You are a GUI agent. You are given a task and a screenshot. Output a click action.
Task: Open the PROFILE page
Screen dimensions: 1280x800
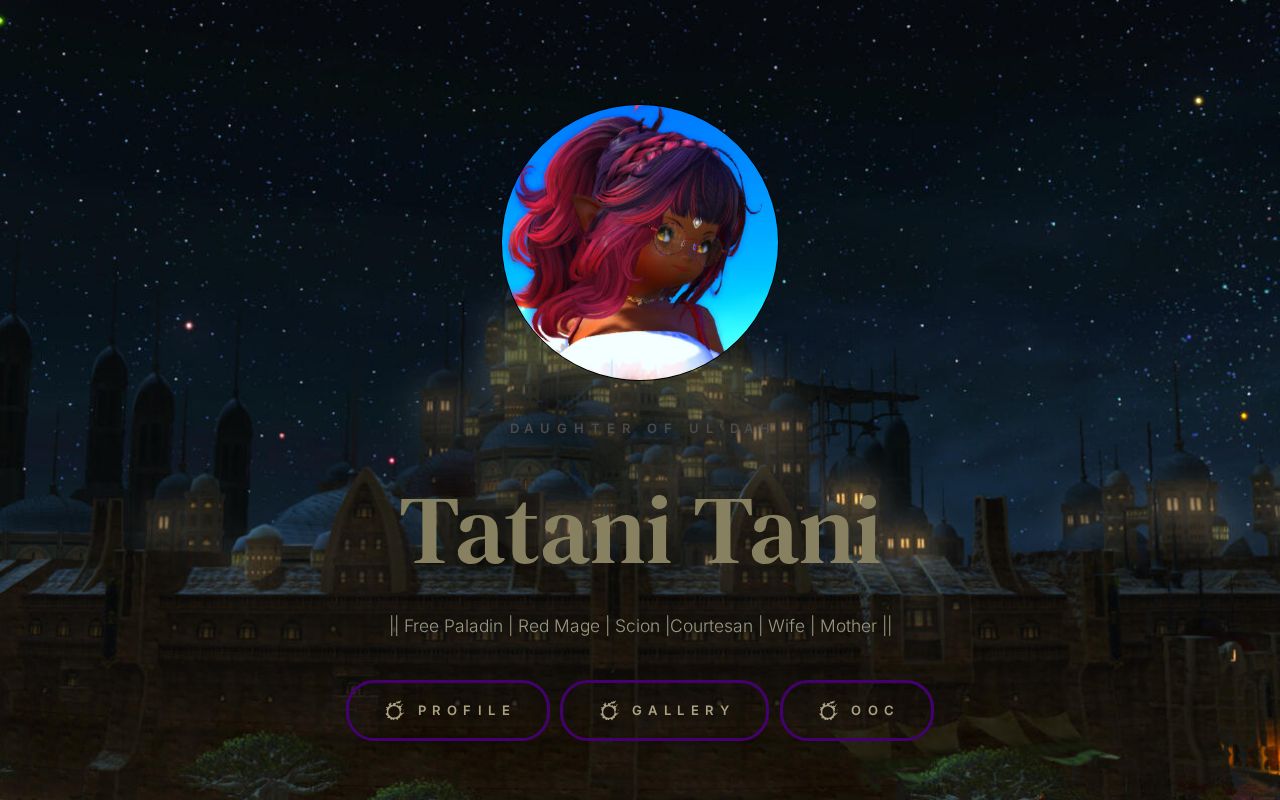[448, 710]
